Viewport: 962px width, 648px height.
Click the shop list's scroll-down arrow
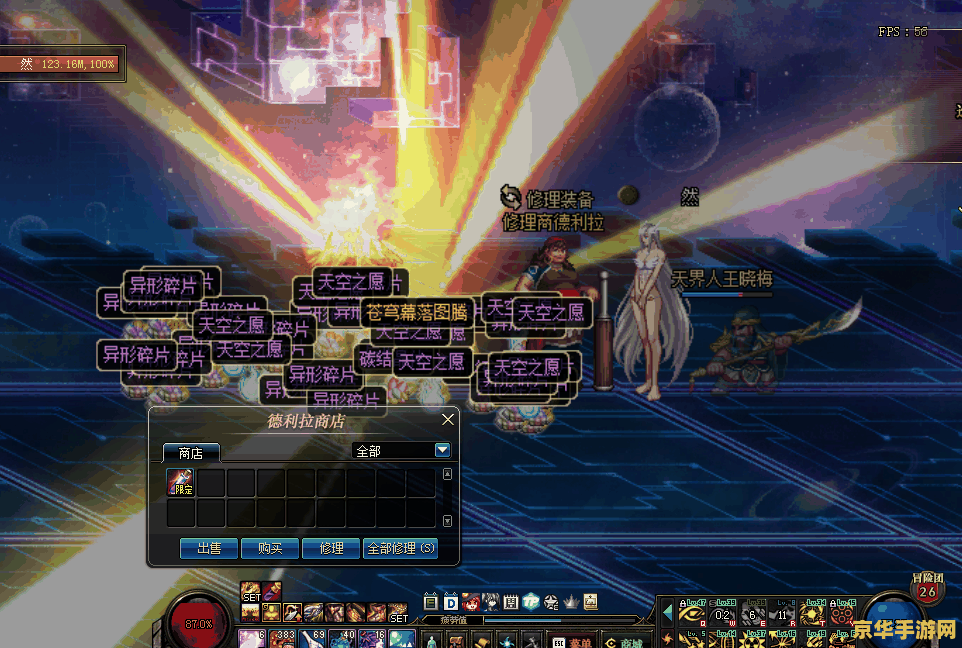[447, 521]
